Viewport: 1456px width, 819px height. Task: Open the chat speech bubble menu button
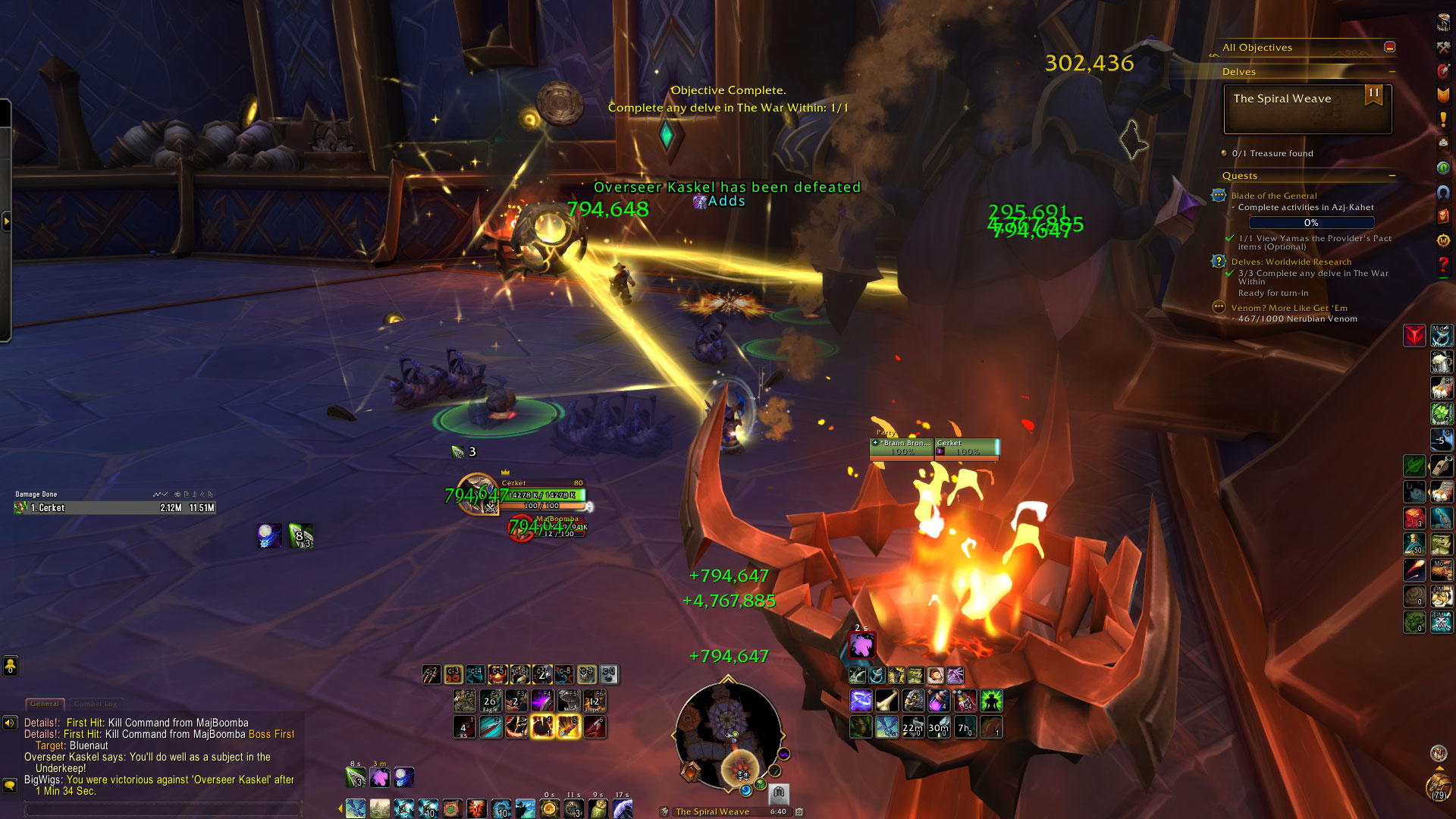tap(10, 786)
